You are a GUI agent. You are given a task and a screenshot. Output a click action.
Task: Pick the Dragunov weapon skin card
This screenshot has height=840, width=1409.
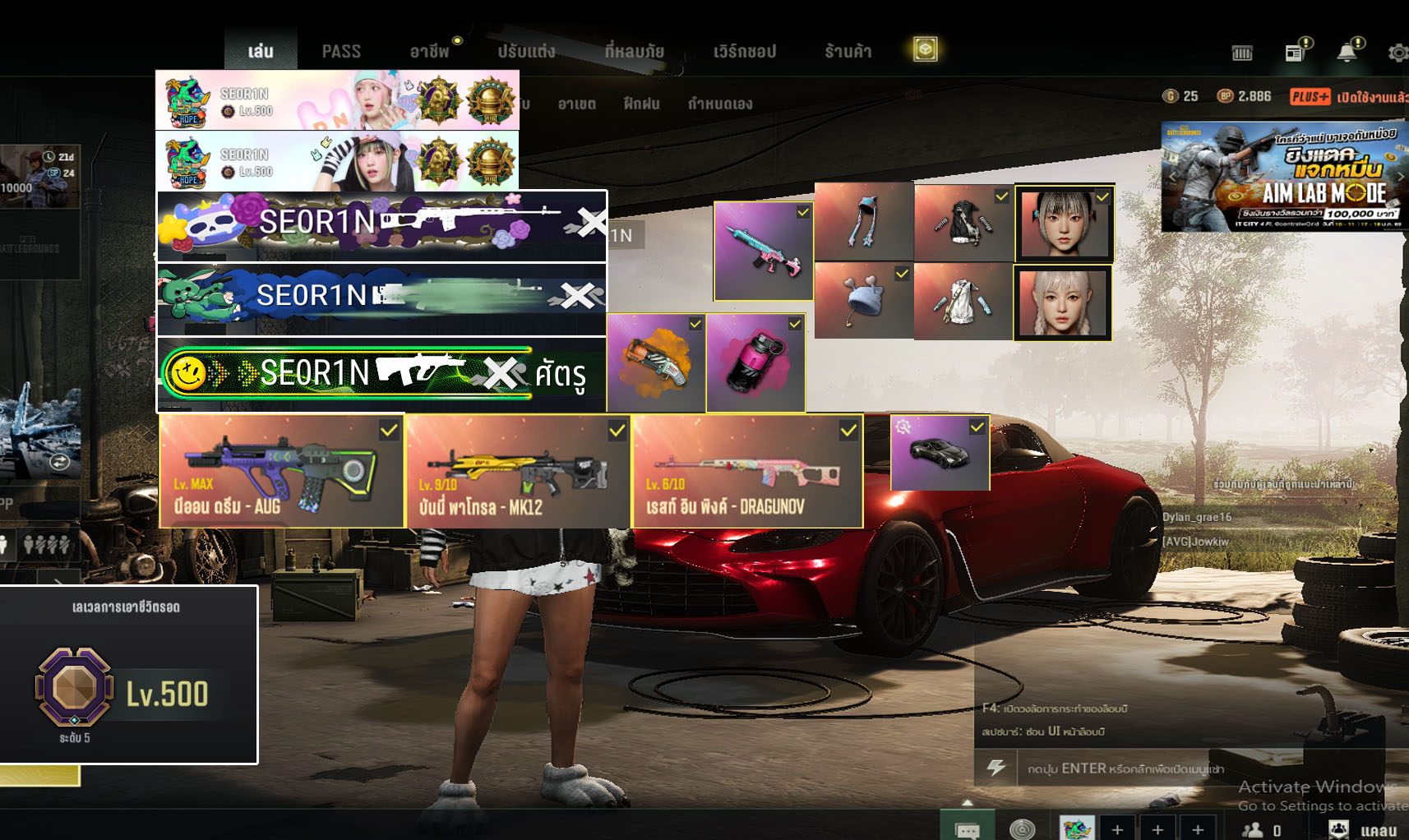coord(747,471)
